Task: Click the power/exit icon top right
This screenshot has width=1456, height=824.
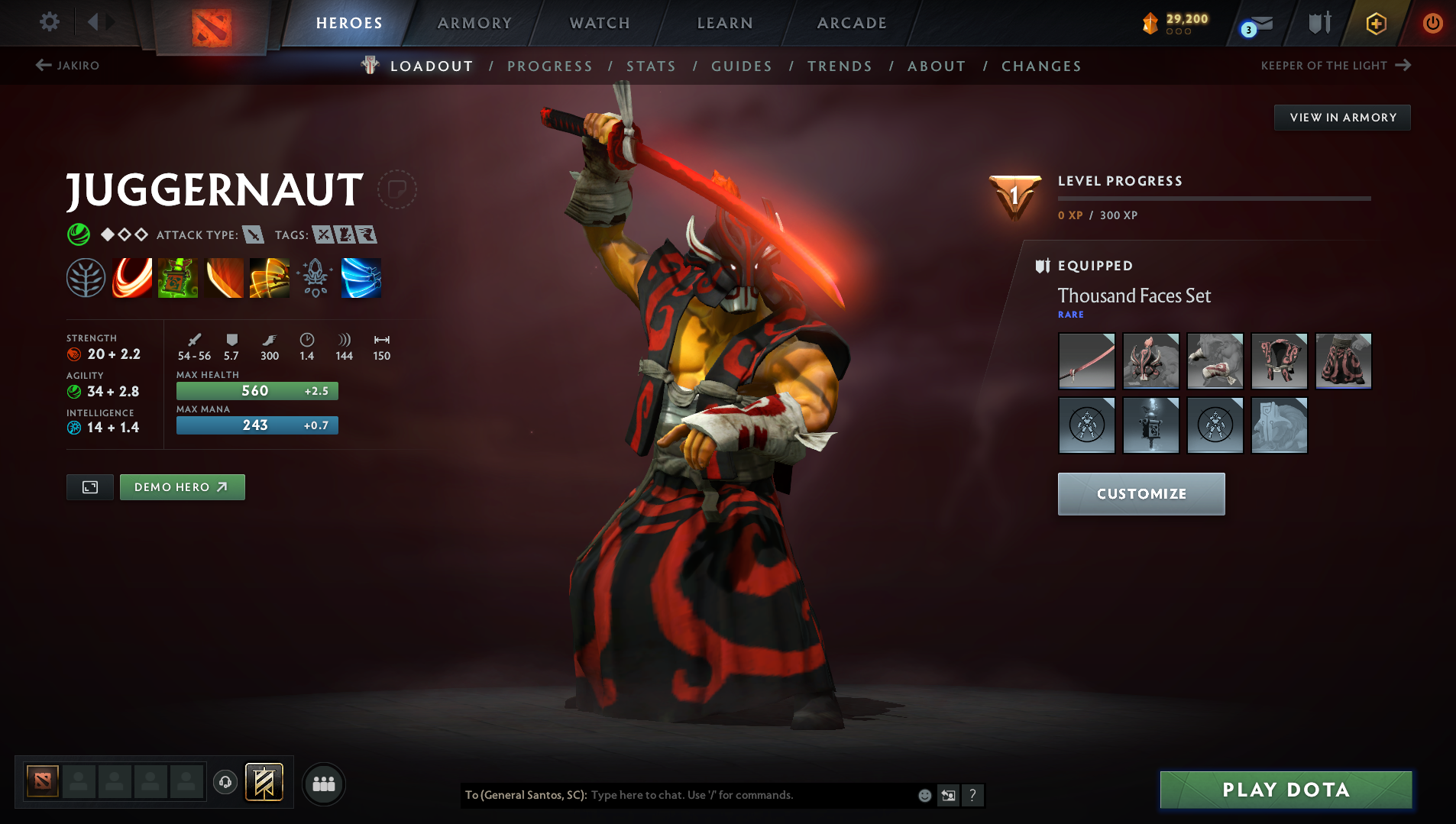Action: tap(1434, 23)
